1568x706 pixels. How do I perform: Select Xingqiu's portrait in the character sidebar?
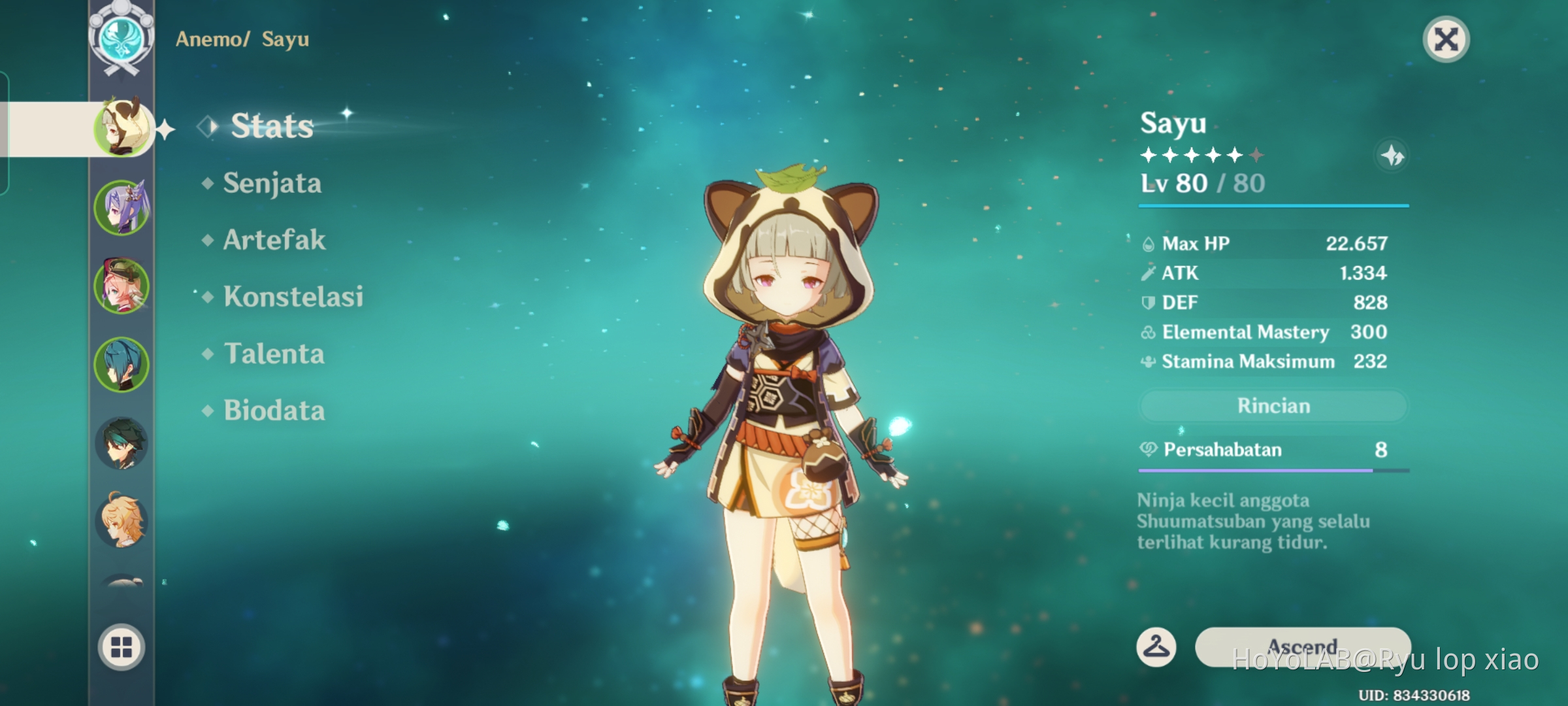coord(122,364)
